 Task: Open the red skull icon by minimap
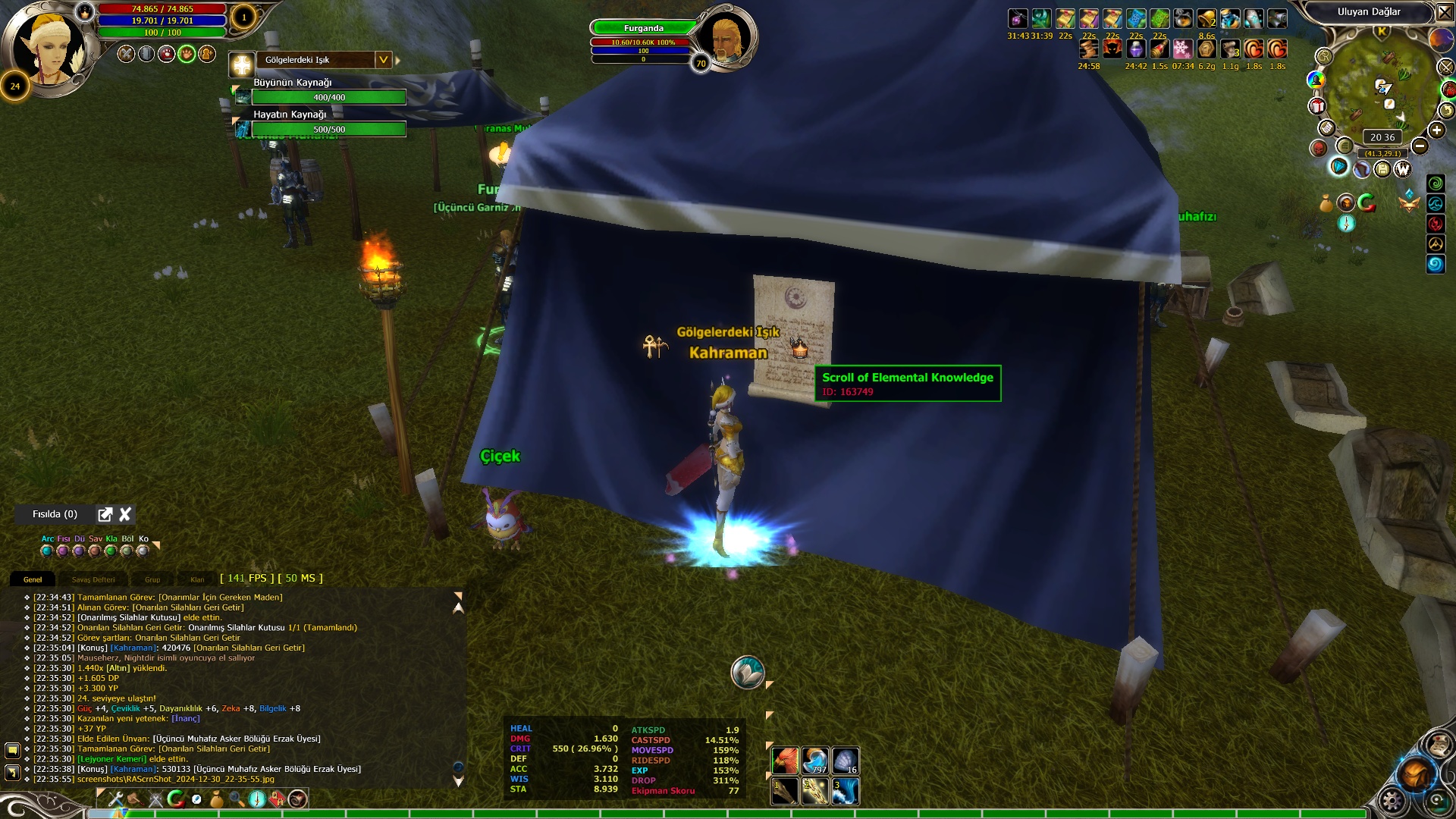pos(1319,148)
